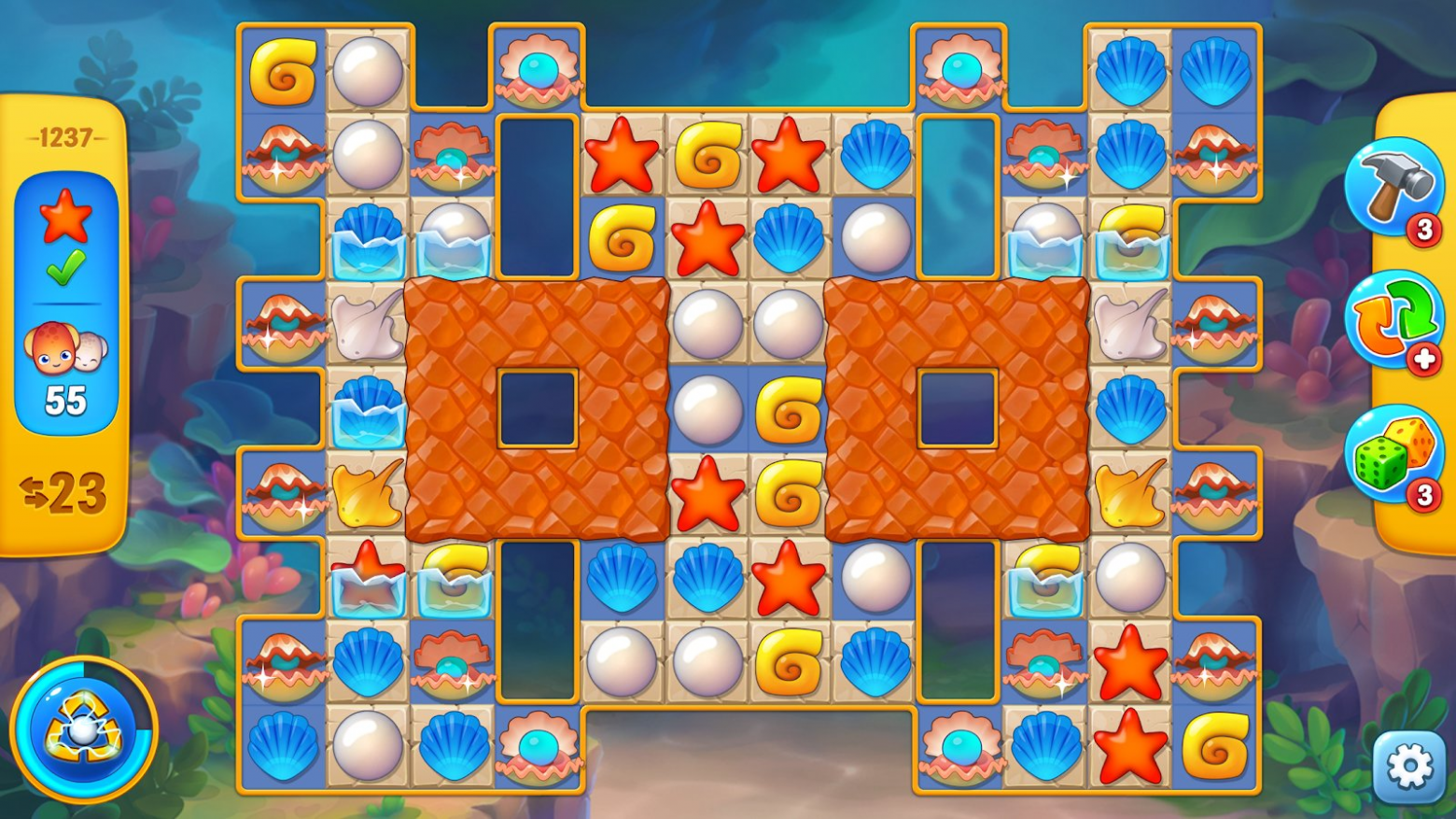Viewport: 1456px width, 819px height.
Task: Activate the dice booster
Action: 1393,452
